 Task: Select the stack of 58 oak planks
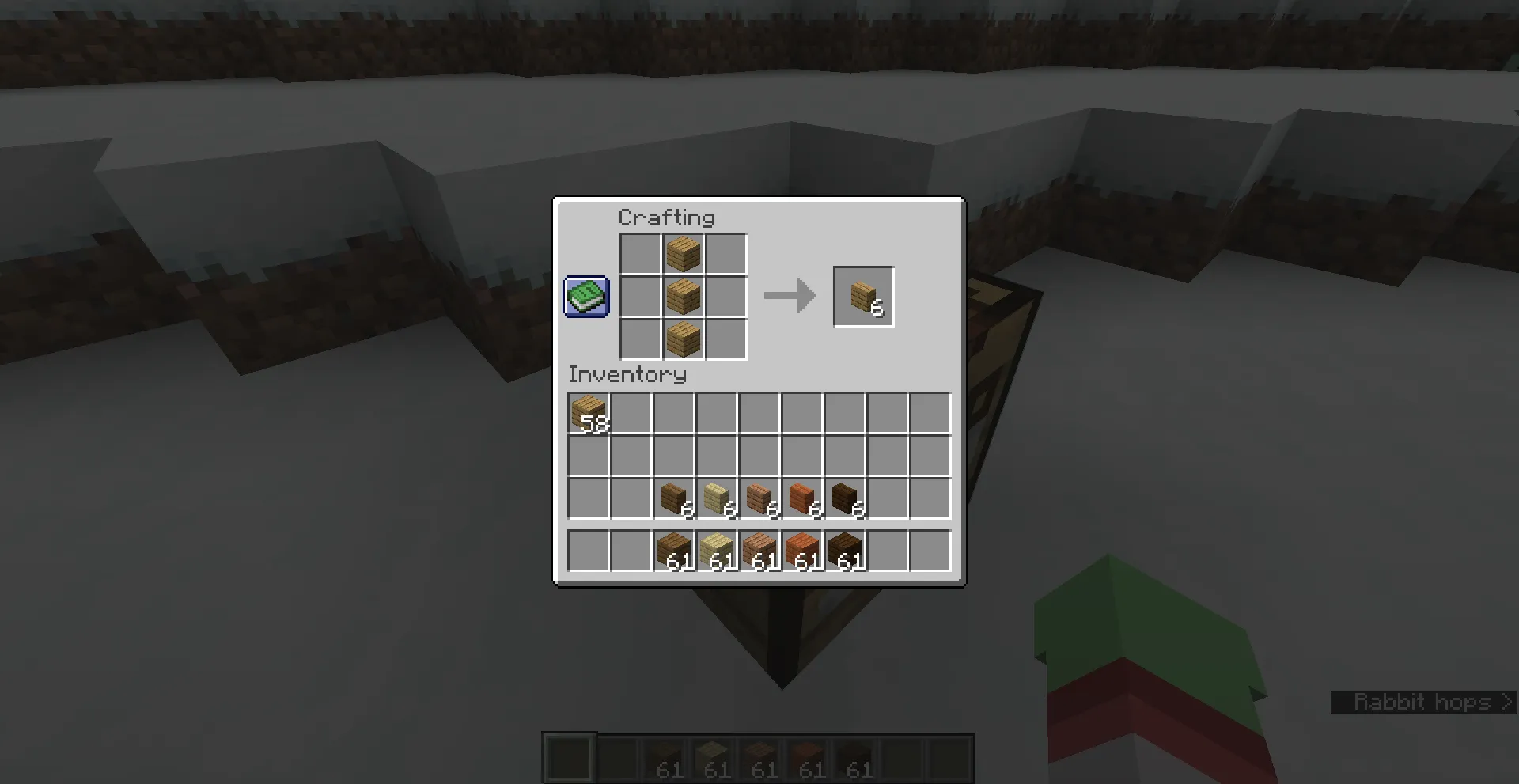point(588,412)
